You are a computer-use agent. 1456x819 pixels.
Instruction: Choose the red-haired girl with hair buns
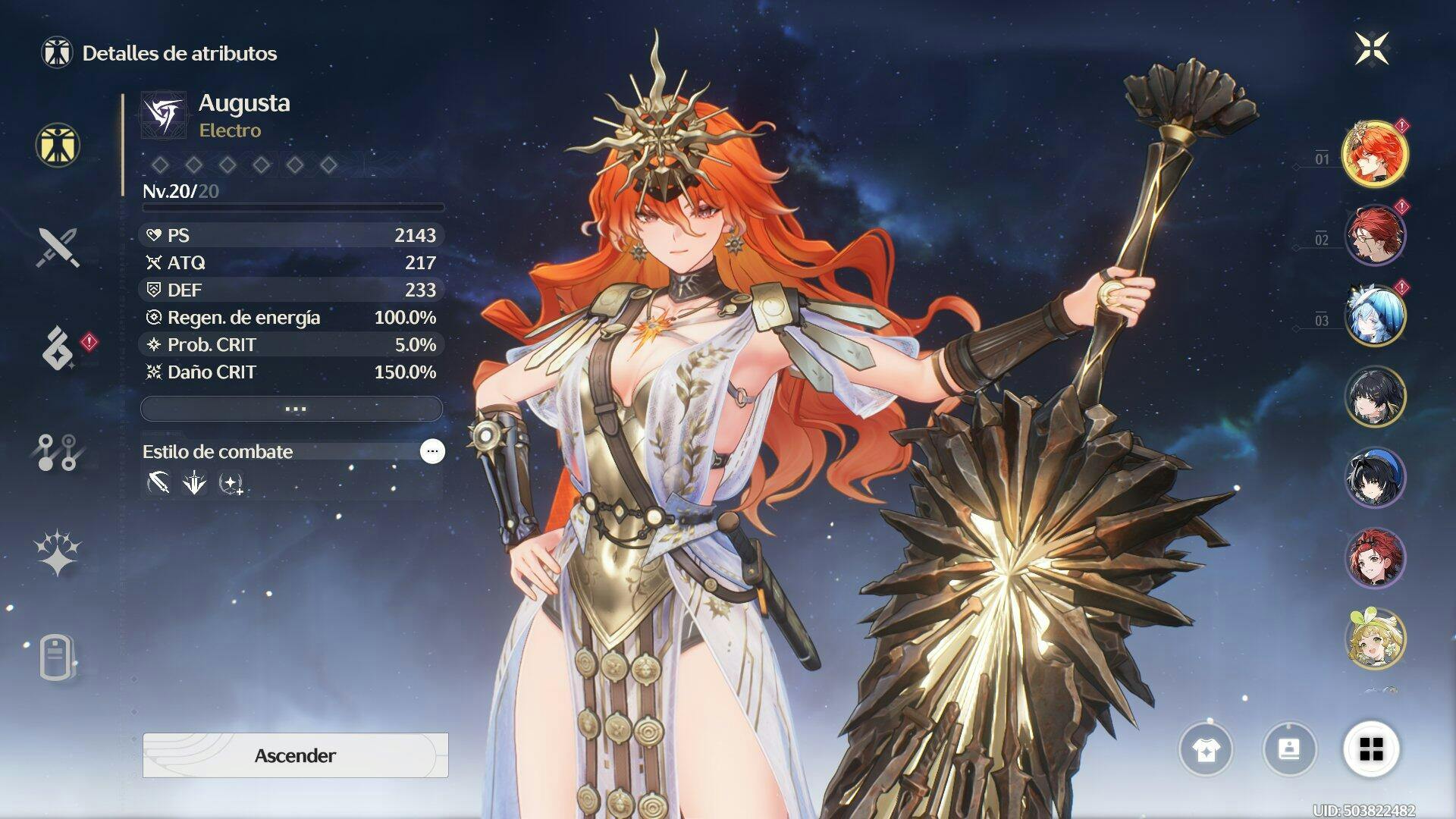pyautogui.click(x=1374, y=558)
